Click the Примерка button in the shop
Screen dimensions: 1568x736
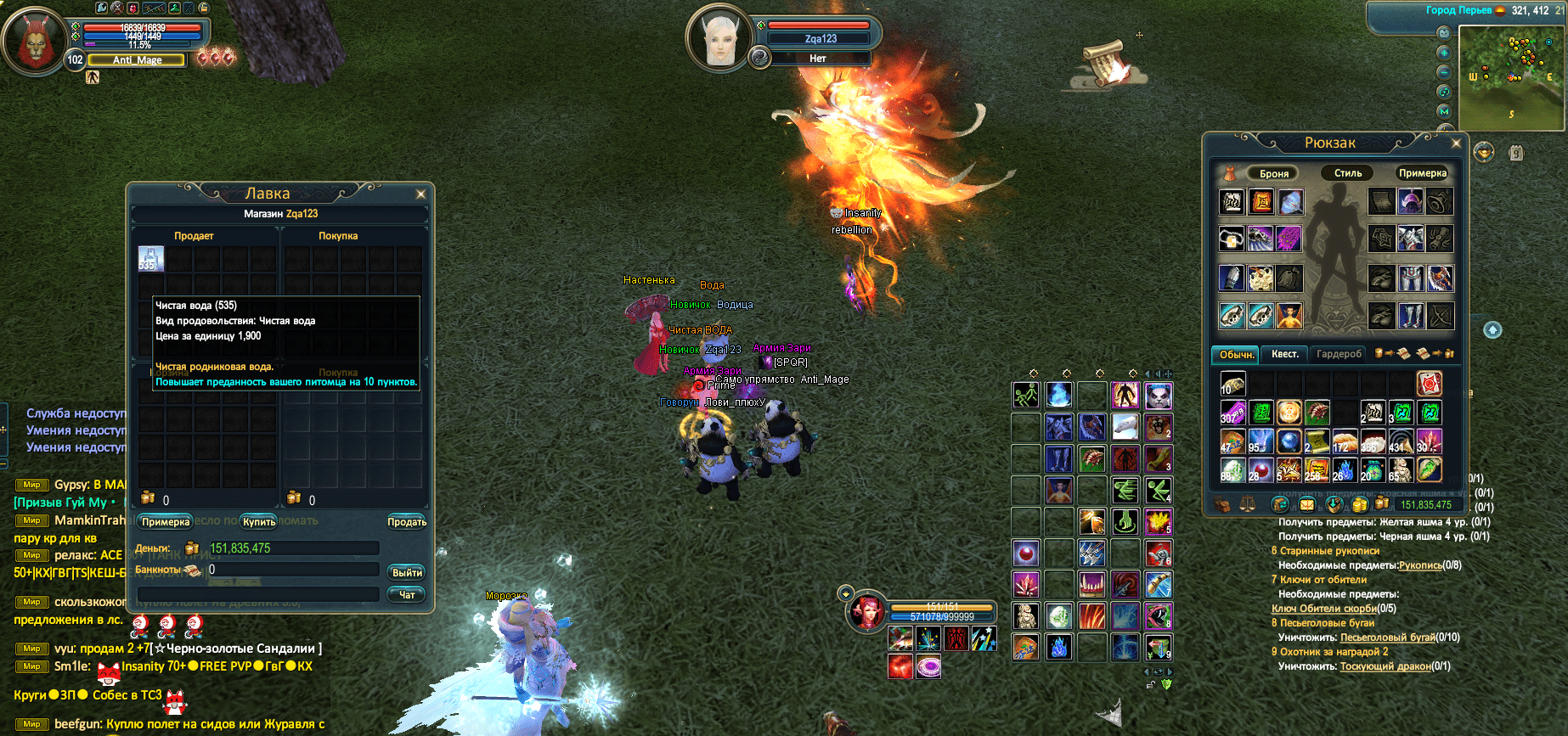166,522
